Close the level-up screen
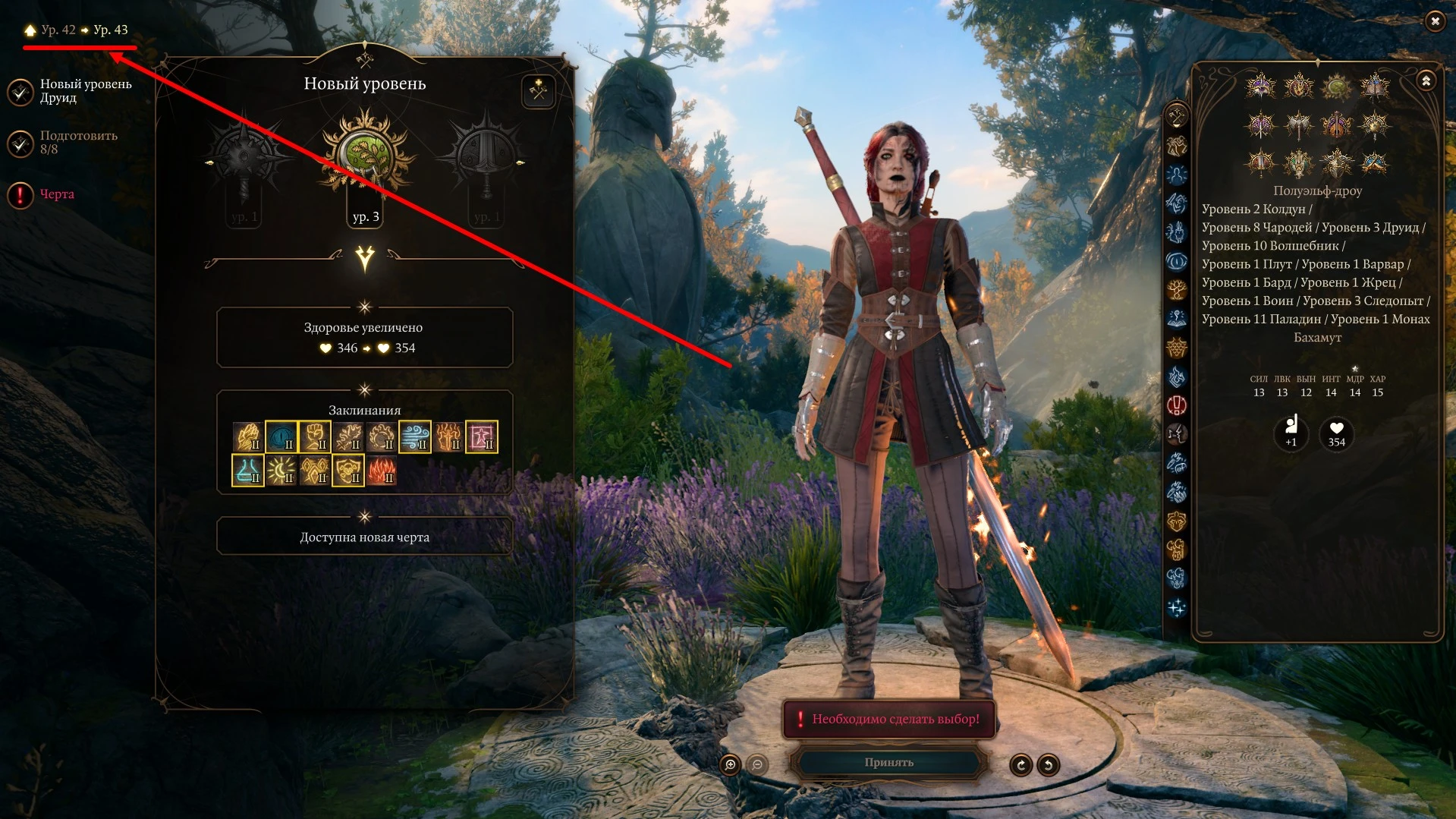Image resolution: width=1456 pixels, height=819 pixels. [x=1434, y=21]
